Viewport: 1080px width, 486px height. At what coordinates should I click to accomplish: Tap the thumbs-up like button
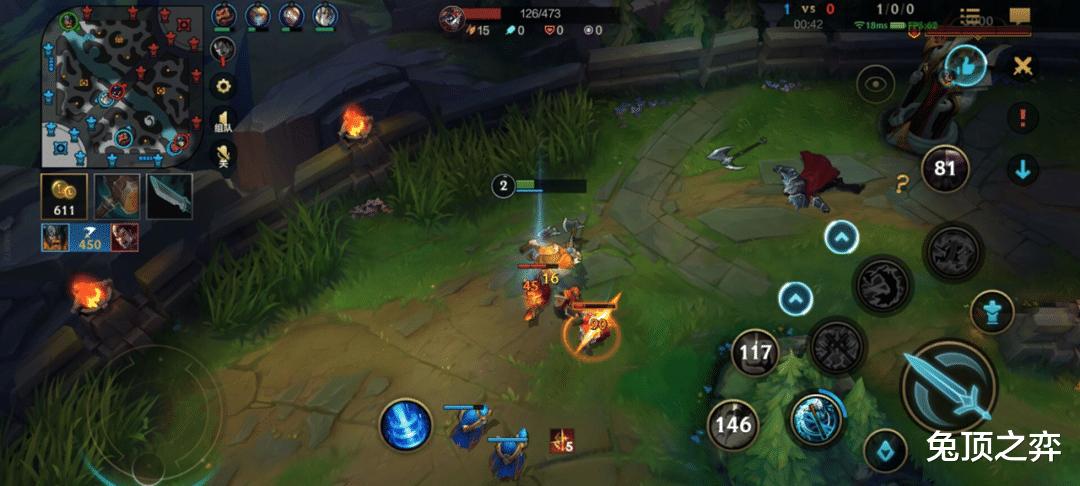(965, 66)
